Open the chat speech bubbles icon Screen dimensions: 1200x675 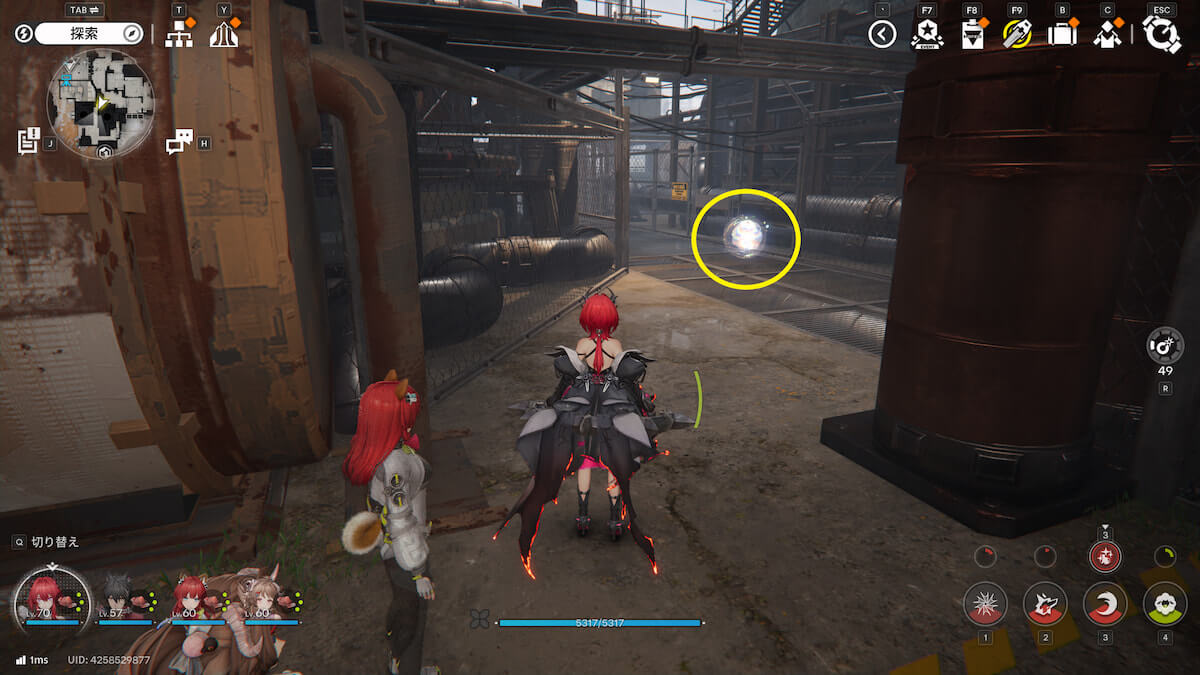pos(178,142)
